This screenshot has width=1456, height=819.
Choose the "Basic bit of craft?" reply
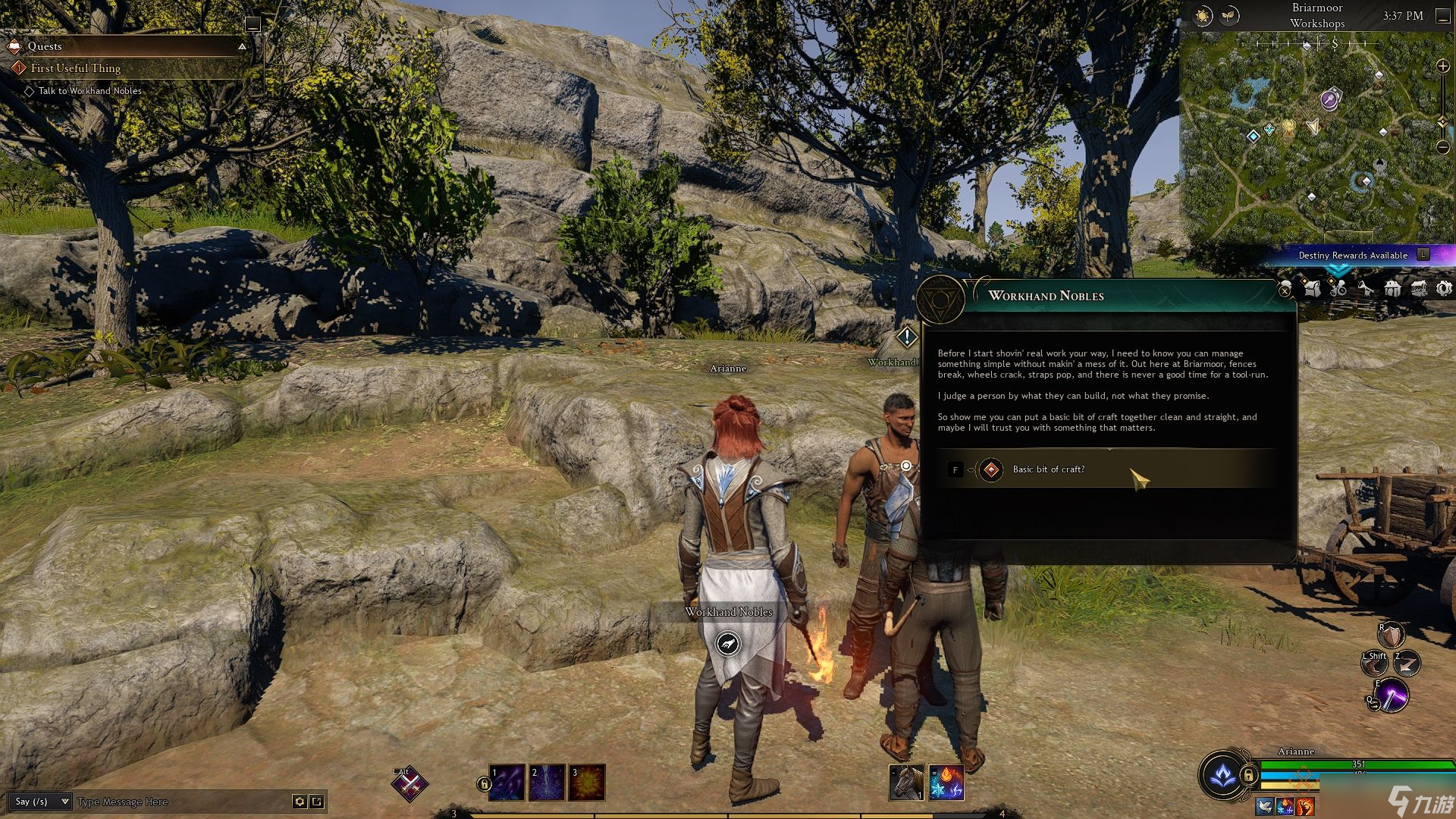[1048, 469]
